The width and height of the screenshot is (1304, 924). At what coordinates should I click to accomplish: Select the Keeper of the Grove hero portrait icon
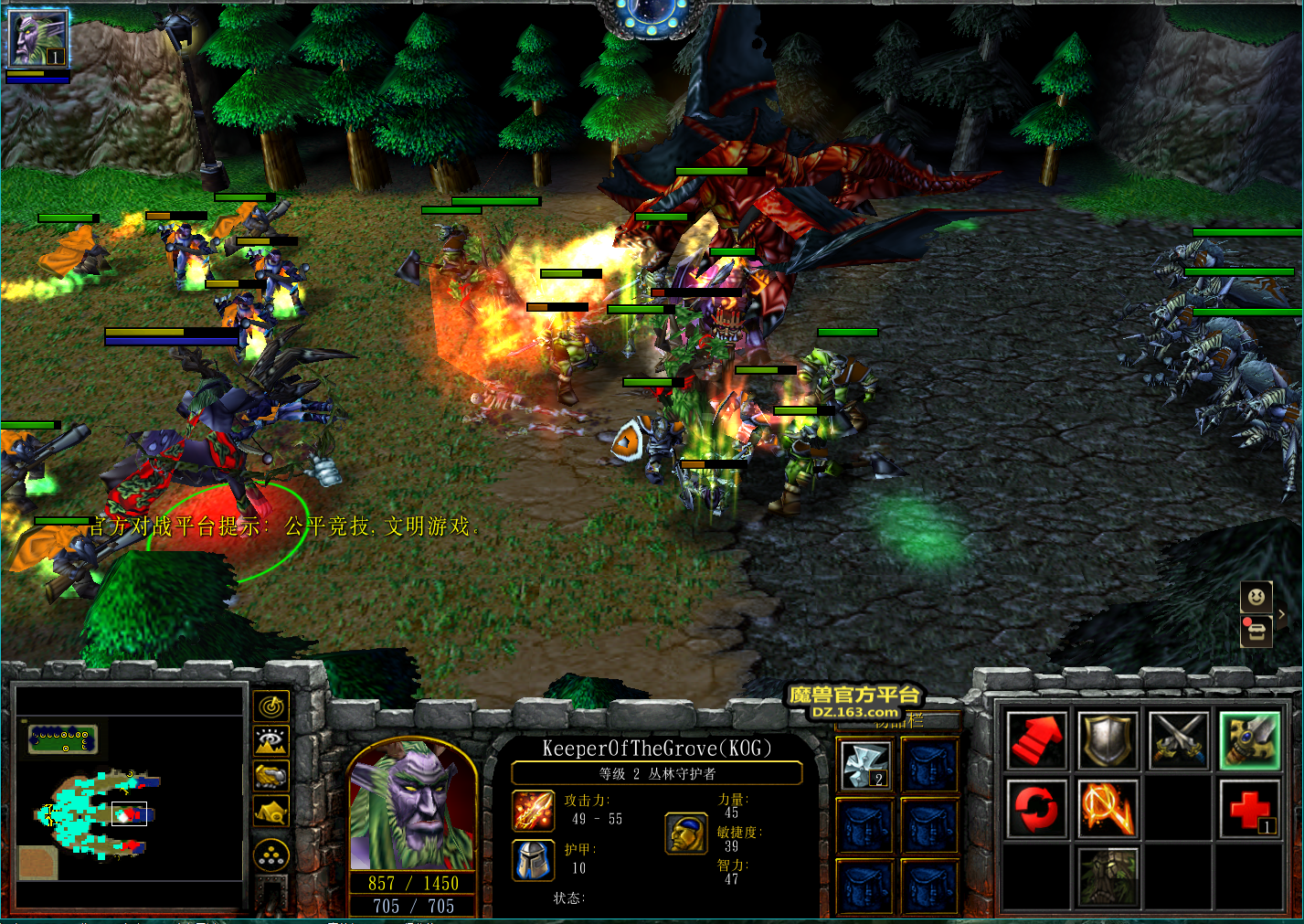pos(37,38)
